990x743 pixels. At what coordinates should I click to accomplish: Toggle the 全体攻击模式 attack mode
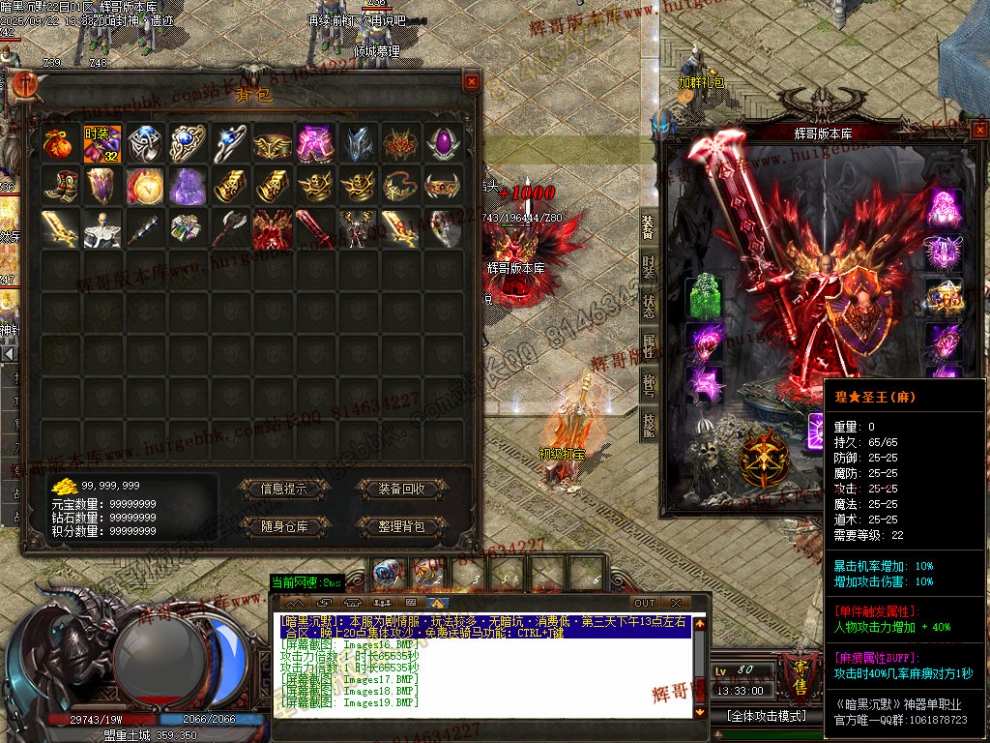click(768, 716)
